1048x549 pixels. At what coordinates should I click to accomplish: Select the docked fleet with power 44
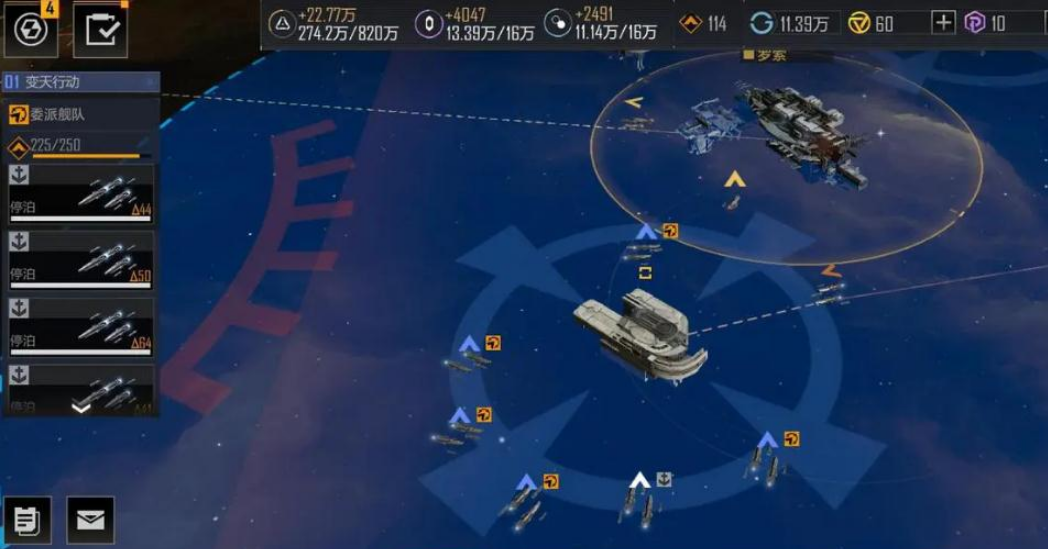pyautogui.click(x=80, y=193)
